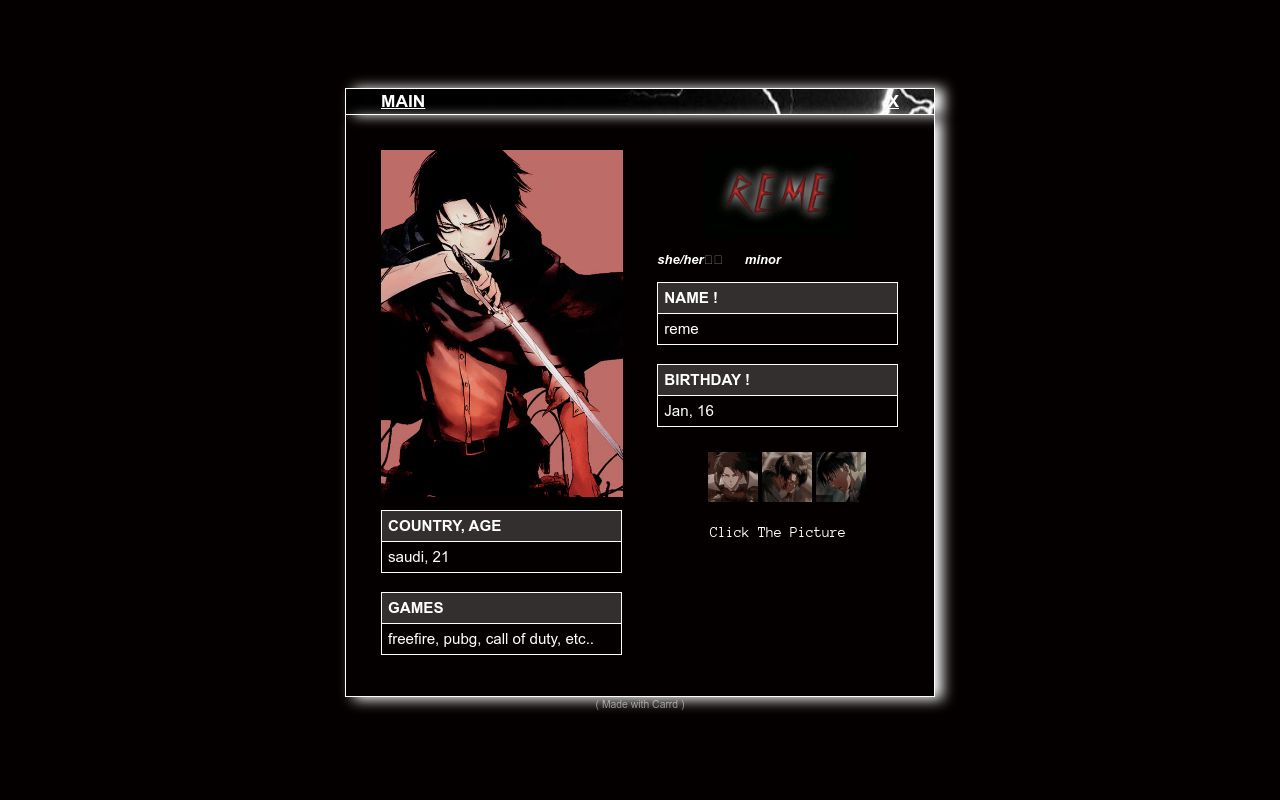Open the MAIN page link
1280x800 pixels.
403,101
